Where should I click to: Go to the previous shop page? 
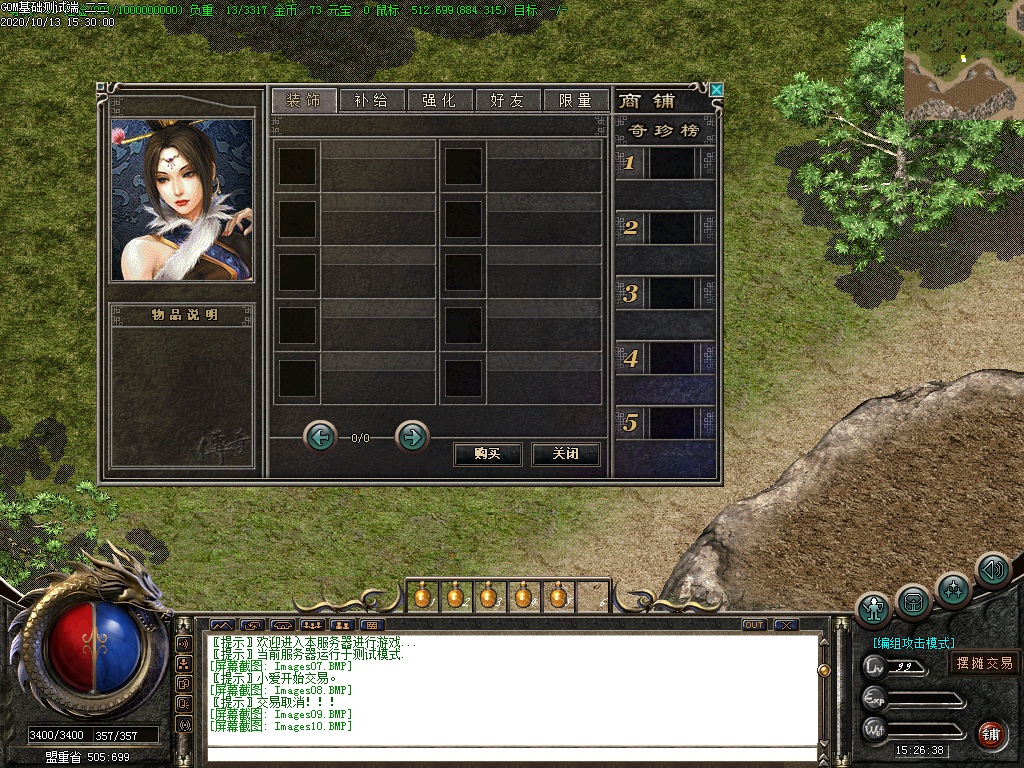320,437
